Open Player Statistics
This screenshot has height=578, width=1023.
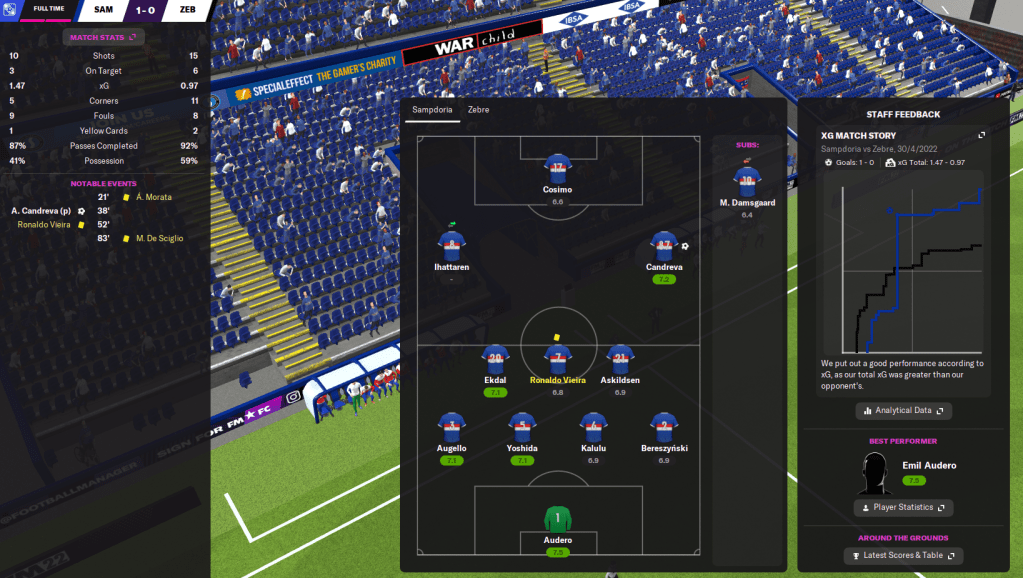(x=903, y=507)
